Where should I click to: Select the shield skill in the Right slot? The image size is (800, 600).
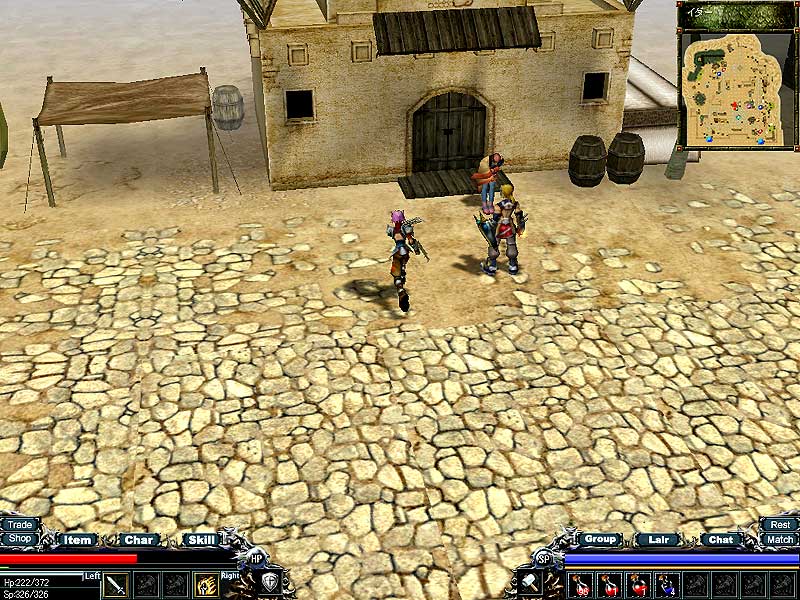click(x=270, y=583)
